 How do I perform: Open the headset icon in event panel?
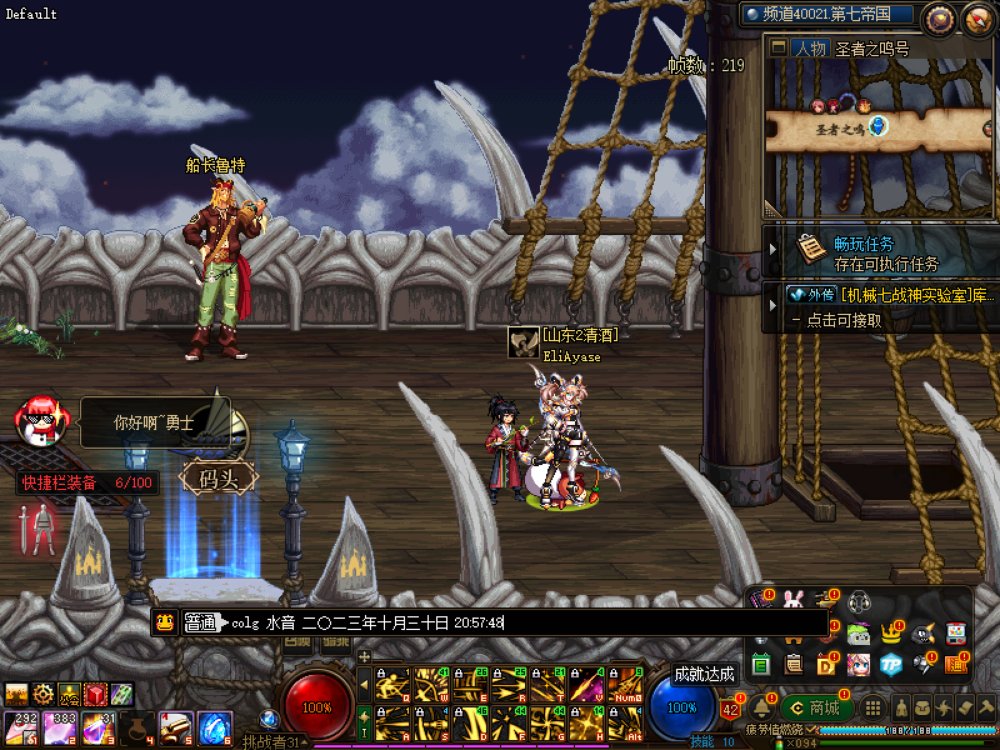coord(858,602)
